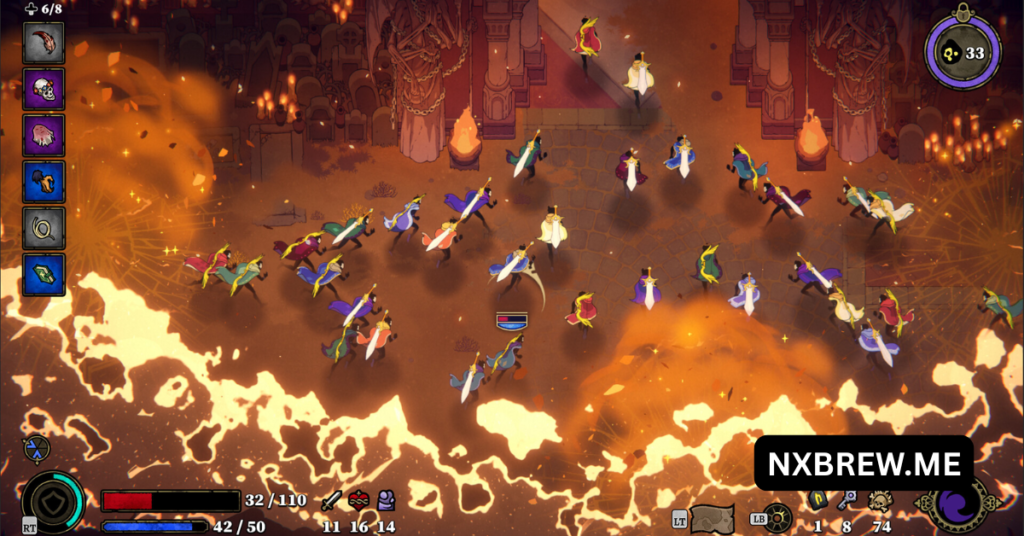Click the sword attack stat icon
This screenshot has height=536, width=1024.
[x=332, y=501]
